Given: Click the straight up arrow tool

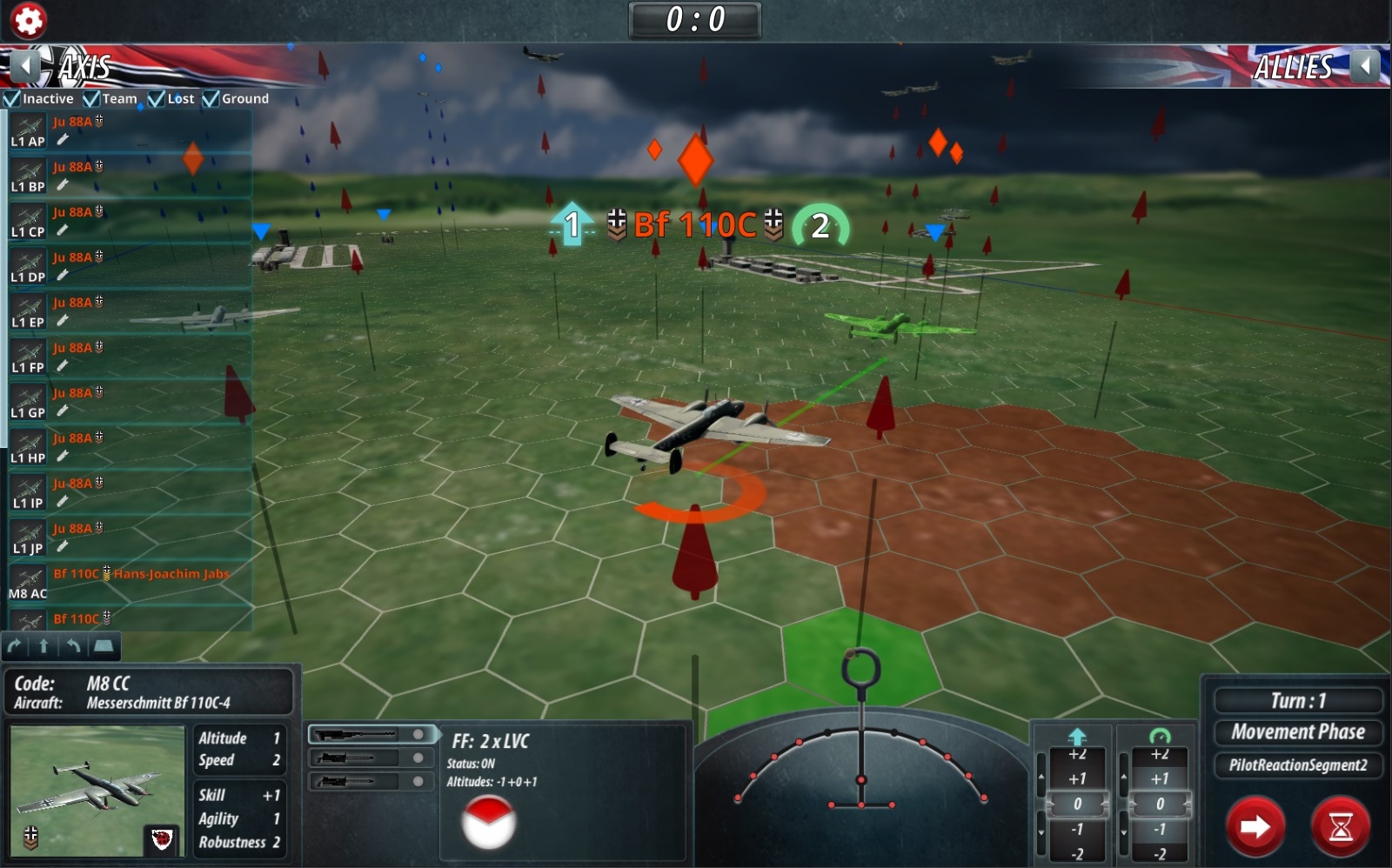Looking at the screenshot, I should (43, 645).
